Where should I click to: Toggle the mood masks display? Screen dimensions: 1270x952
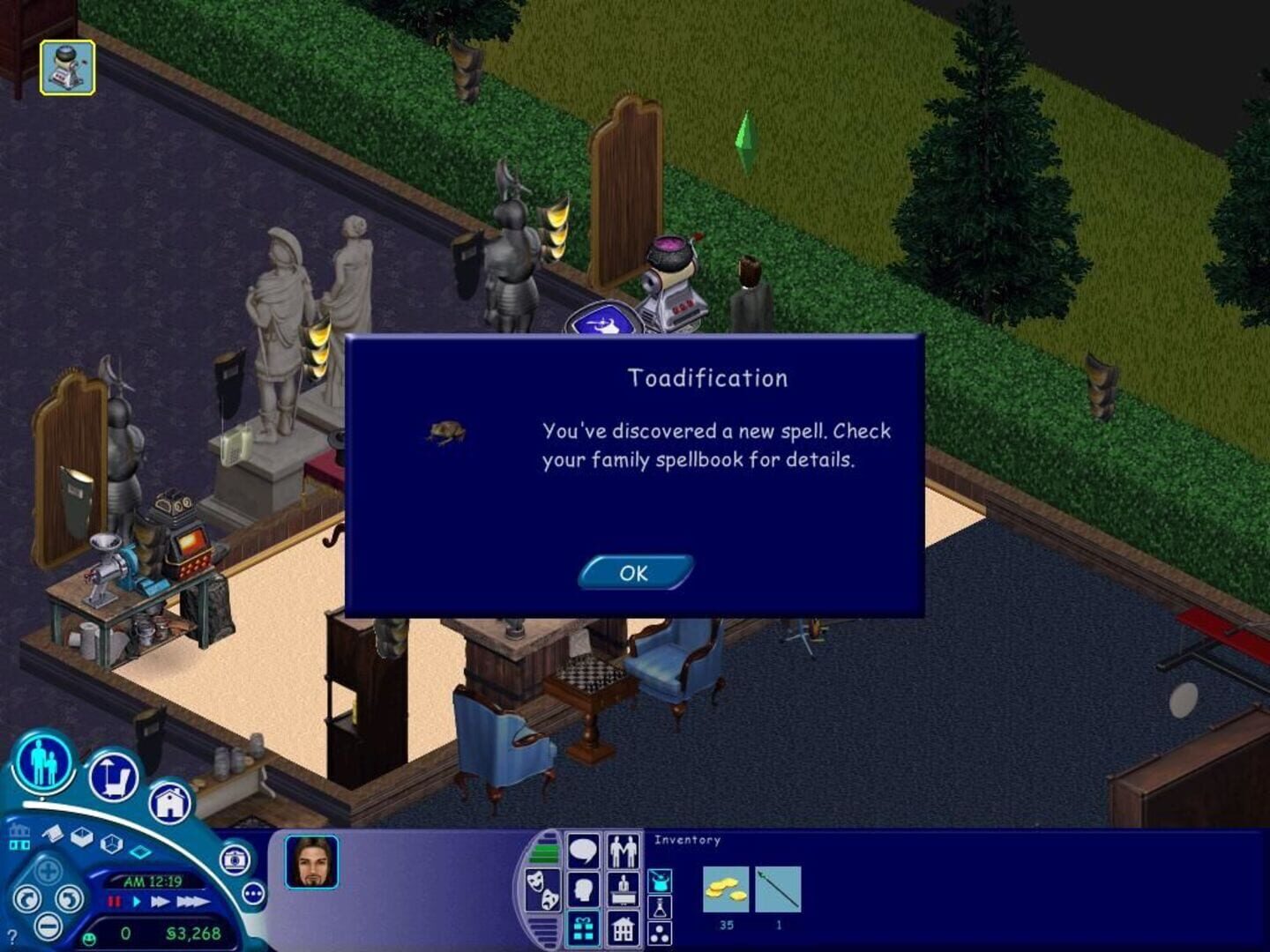(543, 890)
